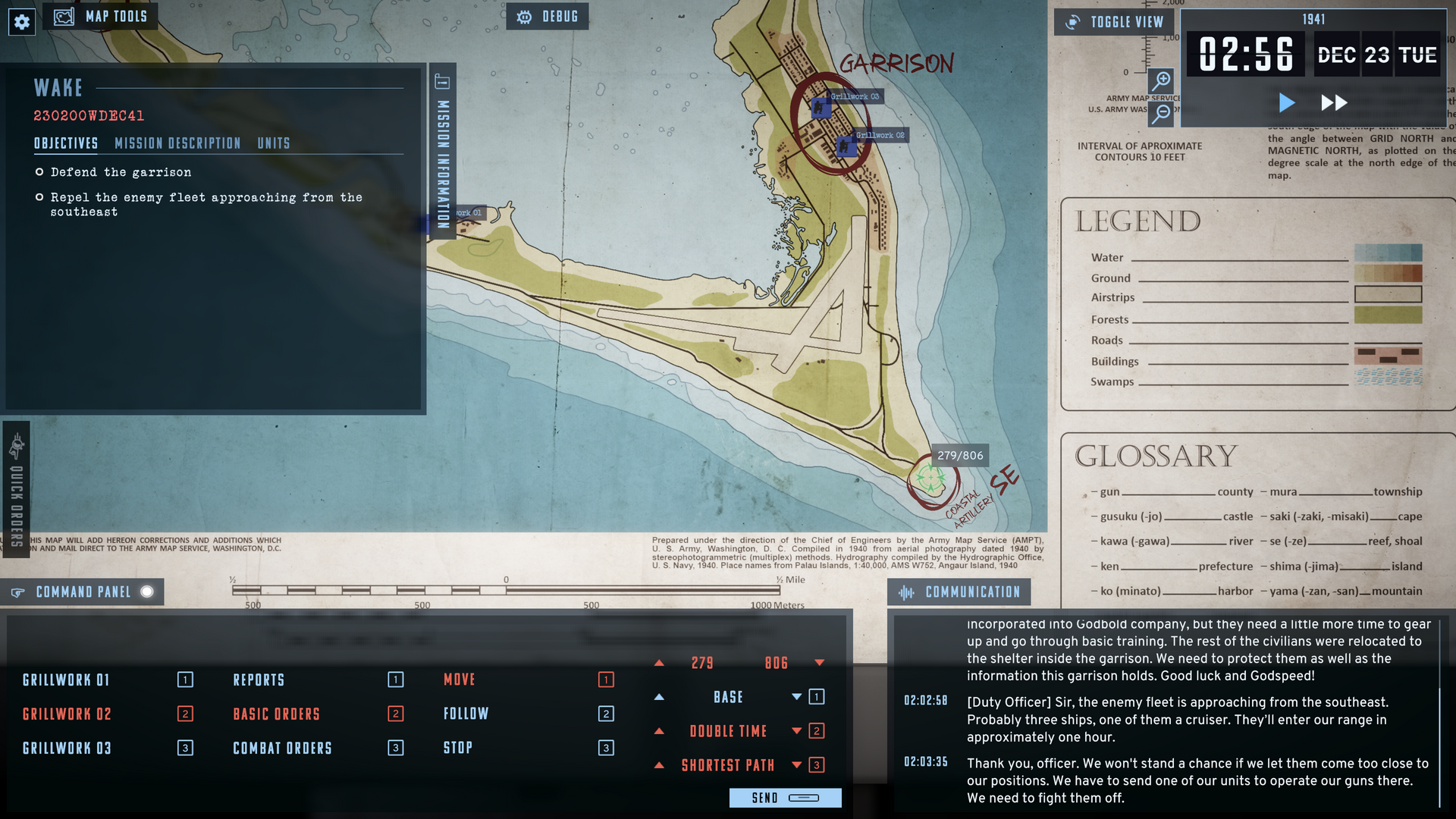1456x819 pixels.
Task: Open the Quick Orders side tab
Action: (x=17, y=491)
